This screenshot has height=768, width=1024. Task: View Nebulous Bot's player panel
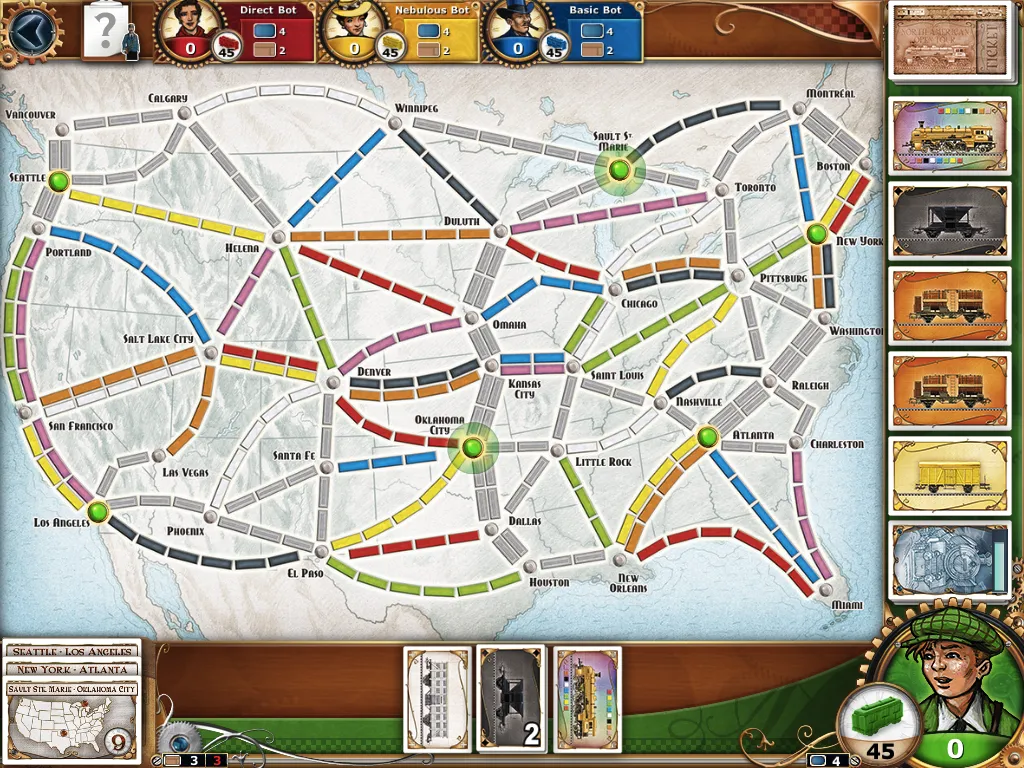coord(398,31)
